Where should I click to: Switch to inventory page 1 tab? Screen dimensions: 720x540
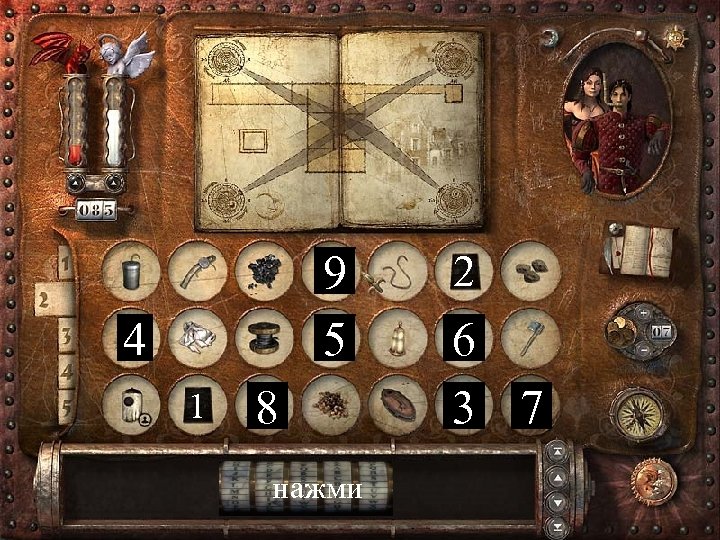point(63,266)
